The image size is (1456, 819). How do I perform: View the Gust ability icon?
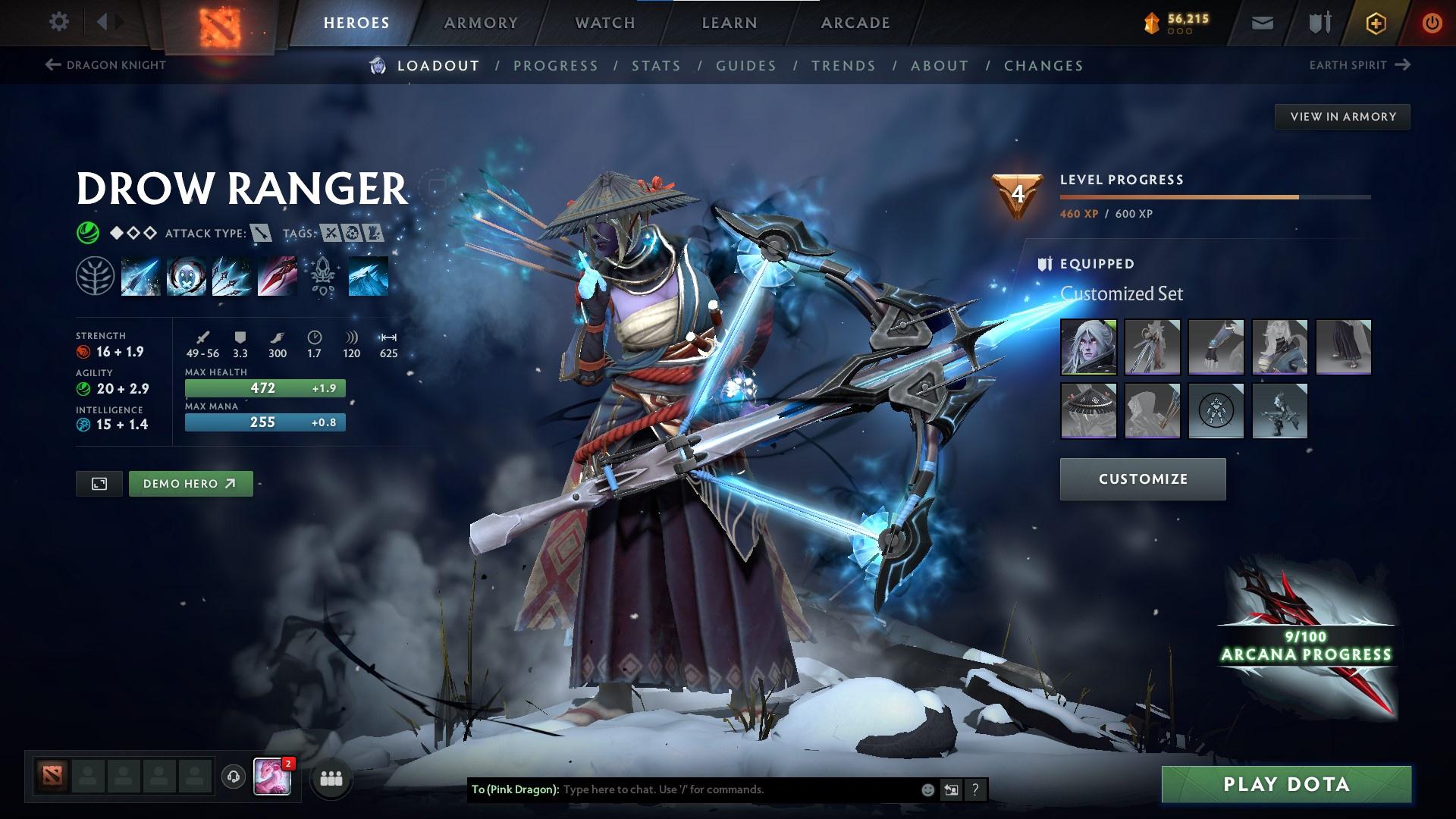pyautogui.click(x=187, y=275)
